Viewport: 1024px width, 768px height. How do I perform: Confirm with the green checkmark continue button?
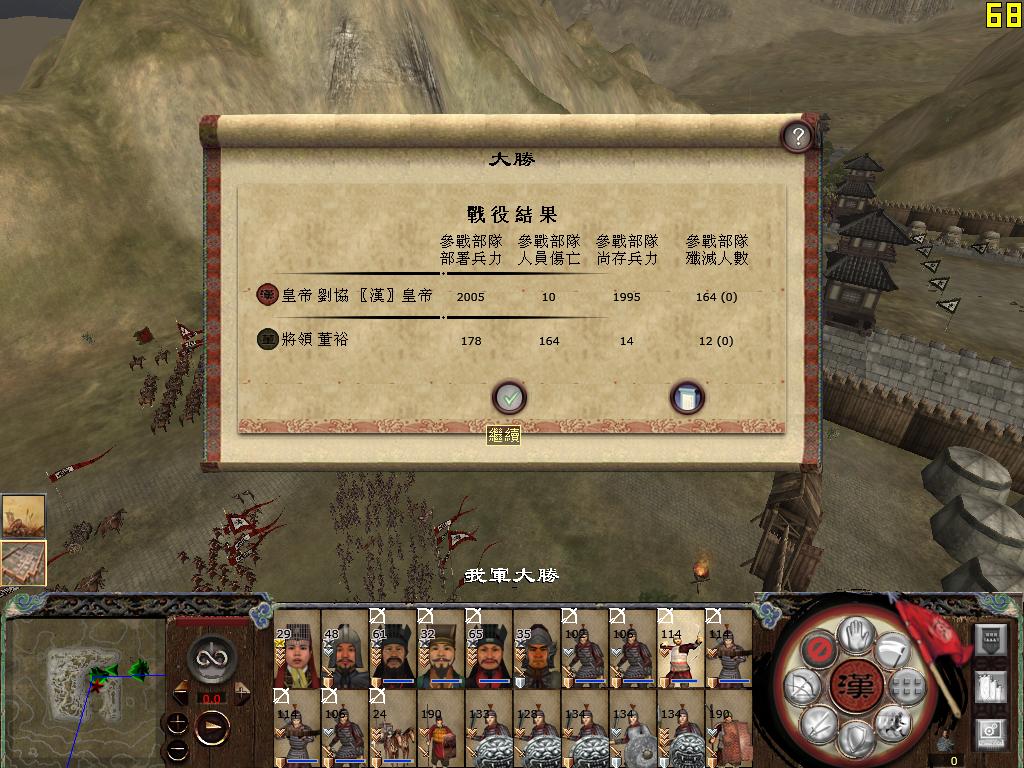(509, 398)
